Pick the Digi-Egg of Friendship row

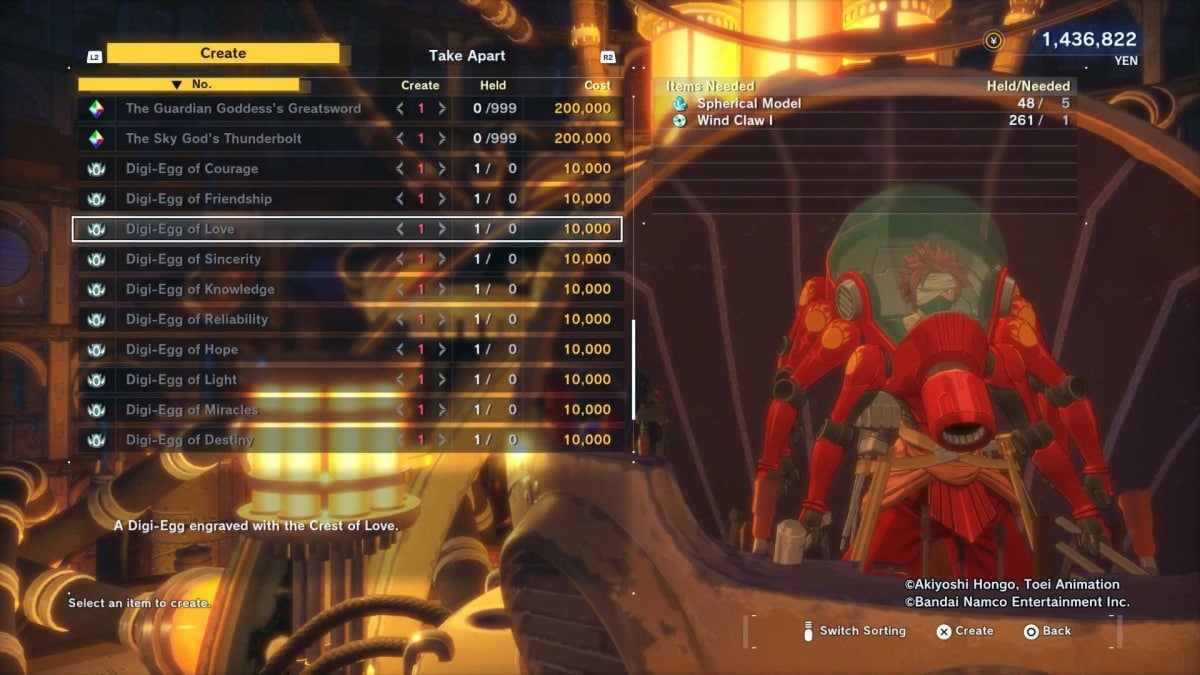[x=198, y=199]
